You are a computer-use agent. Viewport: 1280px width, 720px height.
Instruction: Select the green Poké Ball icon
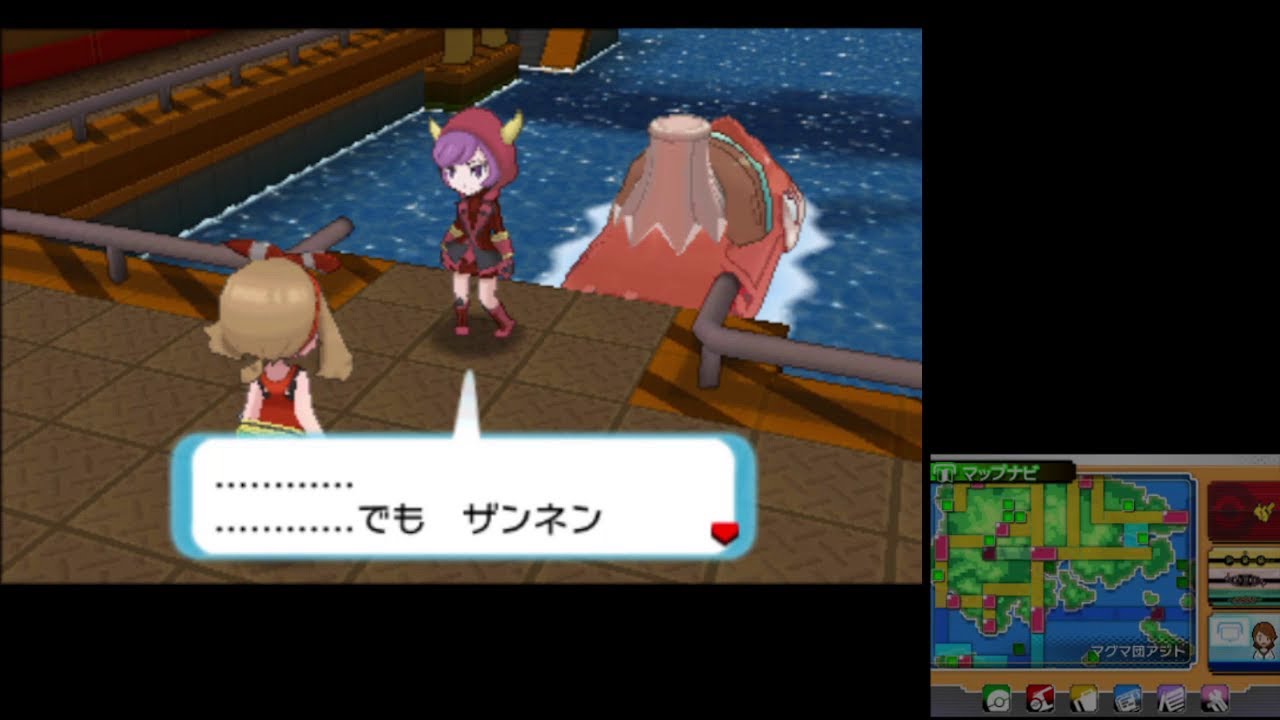(x=996, y=700)
